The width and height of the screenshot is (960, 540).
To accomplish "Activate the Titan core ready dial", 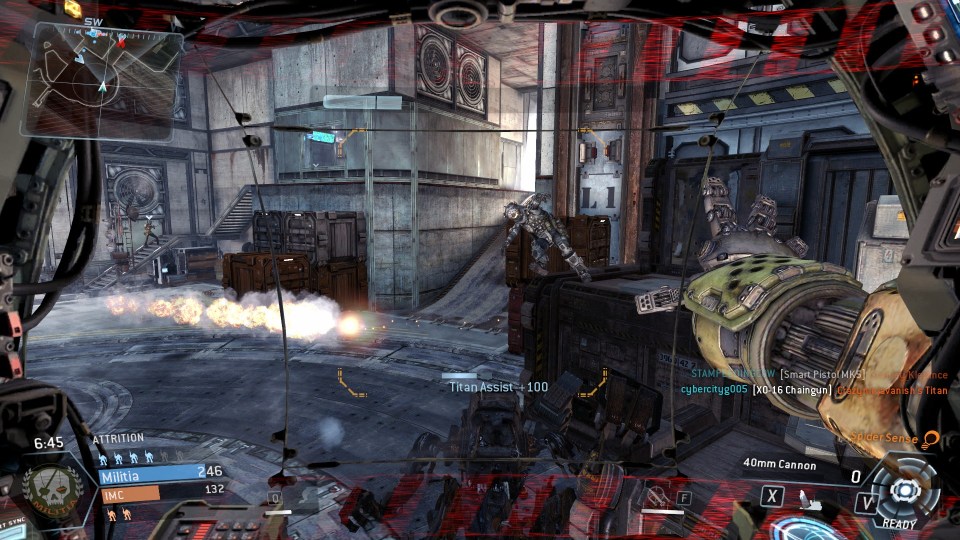I will coord(905,490).
